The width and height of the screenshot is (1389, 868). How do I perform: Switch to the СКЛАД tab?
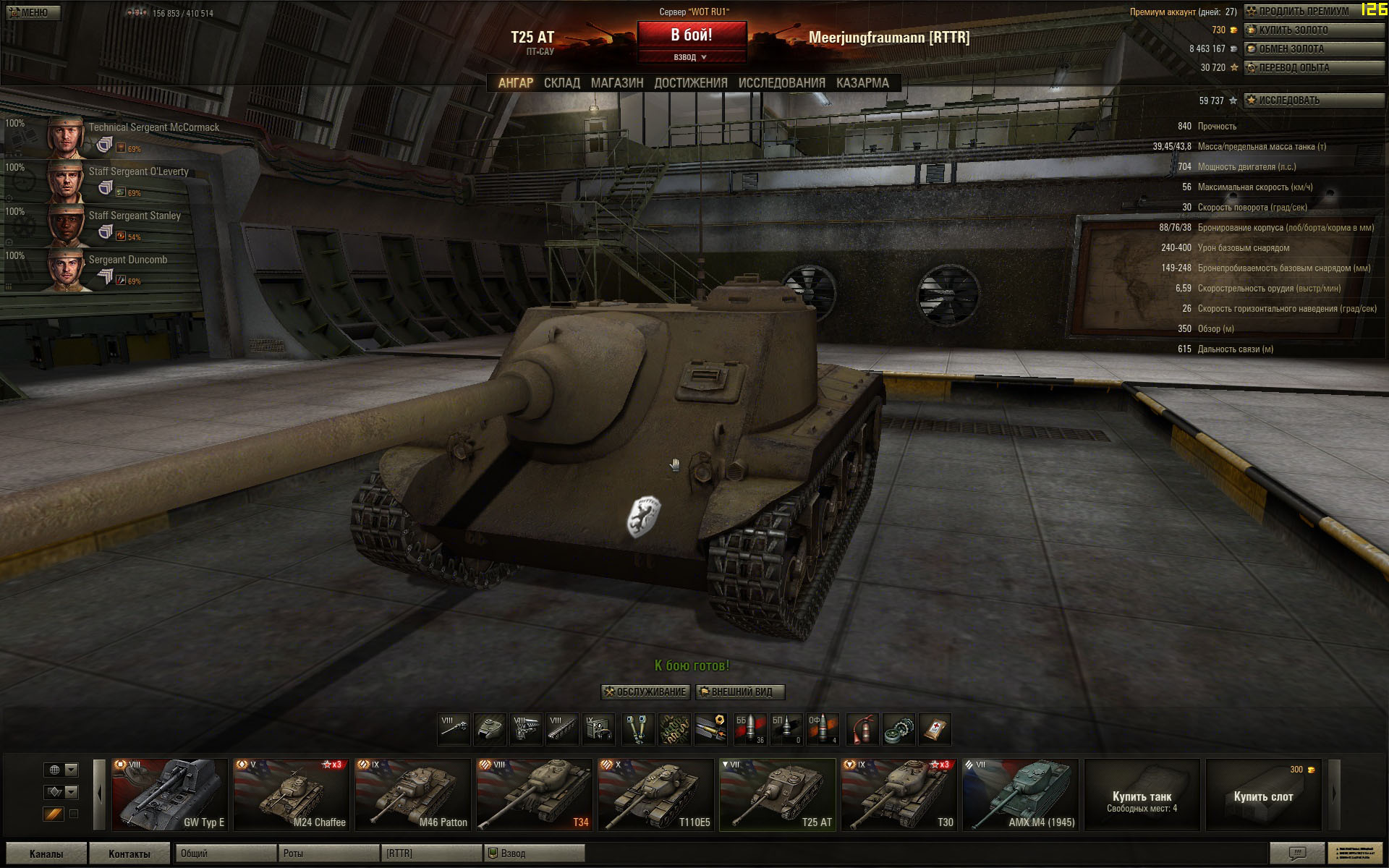(x=561, y=83)
